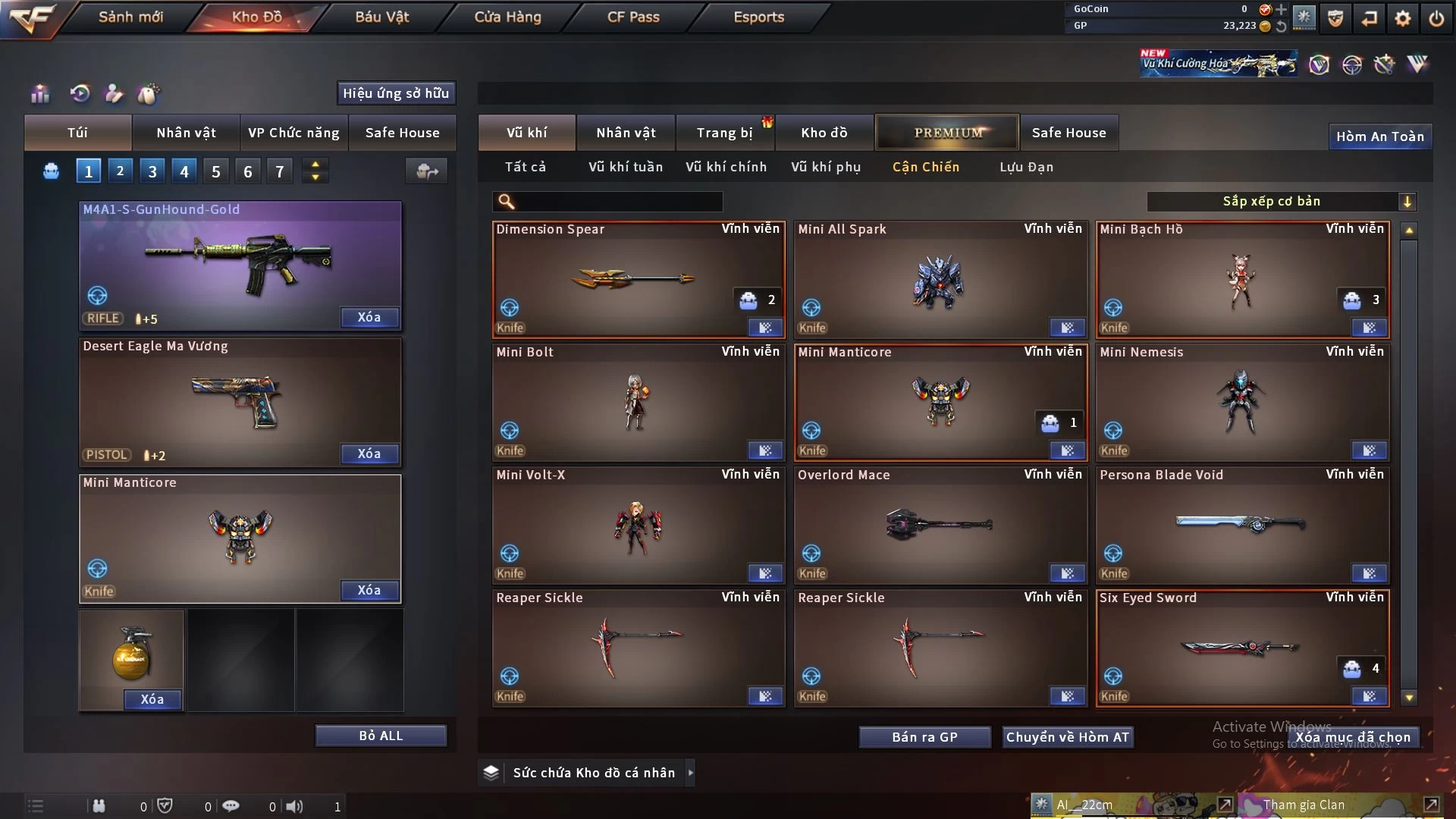Click the item search field
1456x819 pixels.
618,201
